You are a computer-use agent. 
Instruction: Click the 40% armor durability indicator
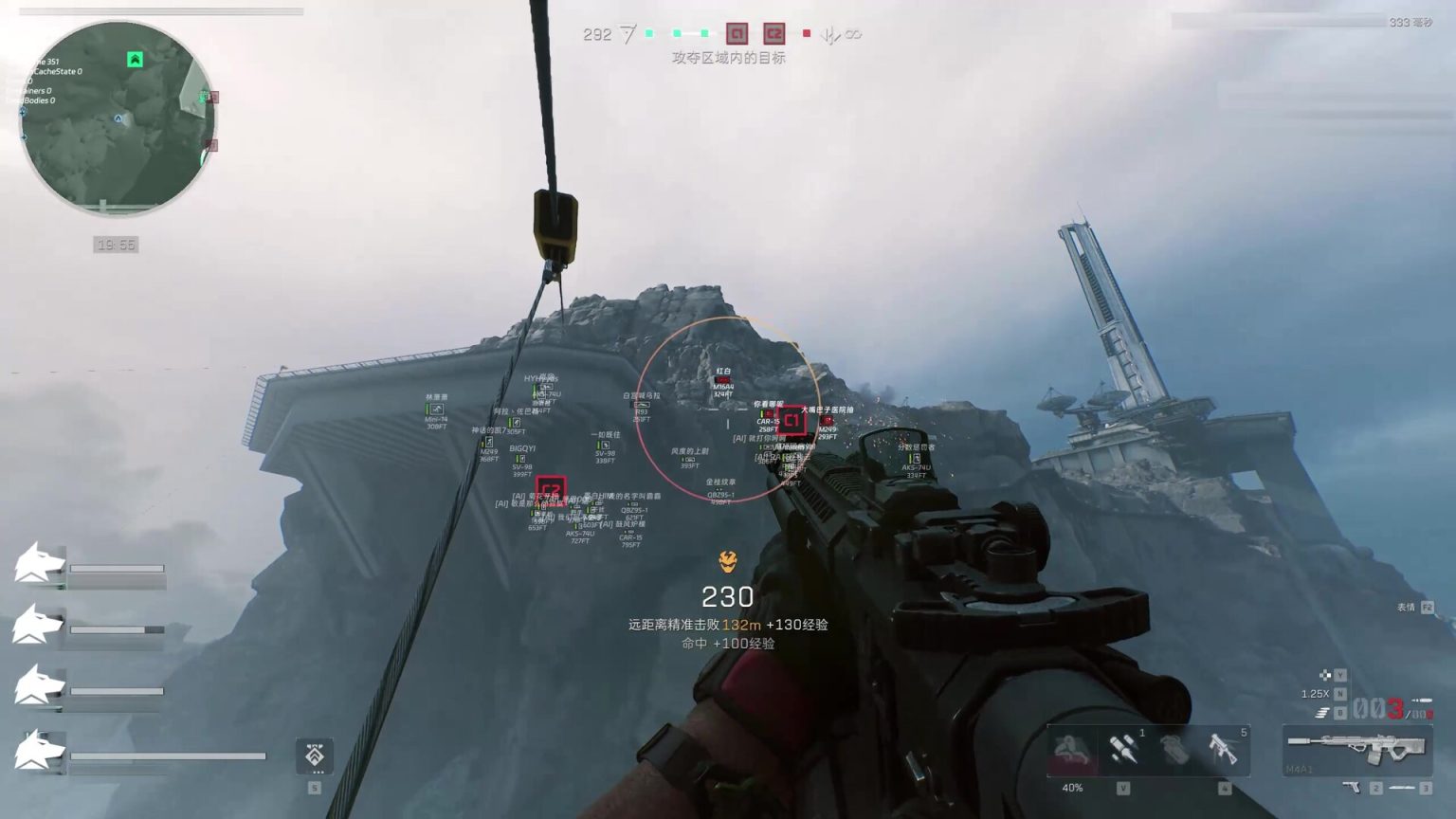(1073, 787)
